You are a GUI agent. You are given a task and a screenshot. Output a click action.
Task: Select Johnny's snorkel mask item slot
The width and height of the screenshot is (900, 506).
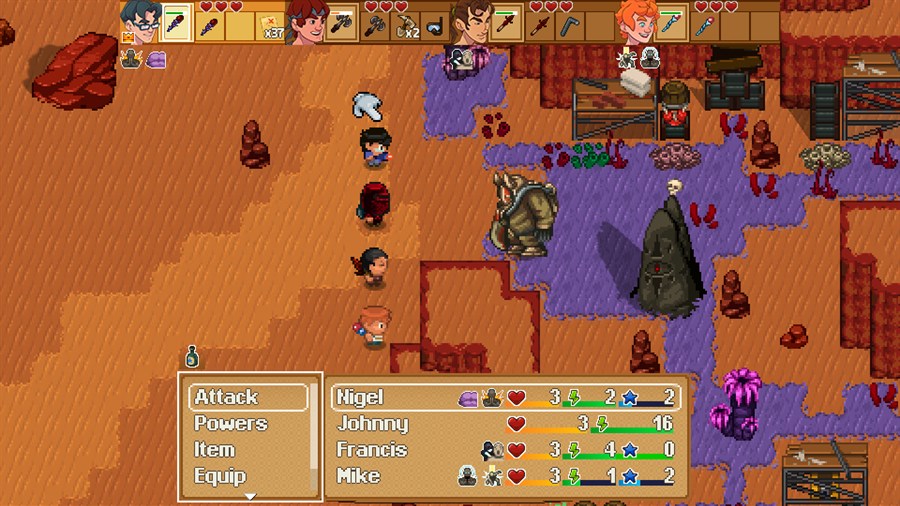(x=435, y=25)
